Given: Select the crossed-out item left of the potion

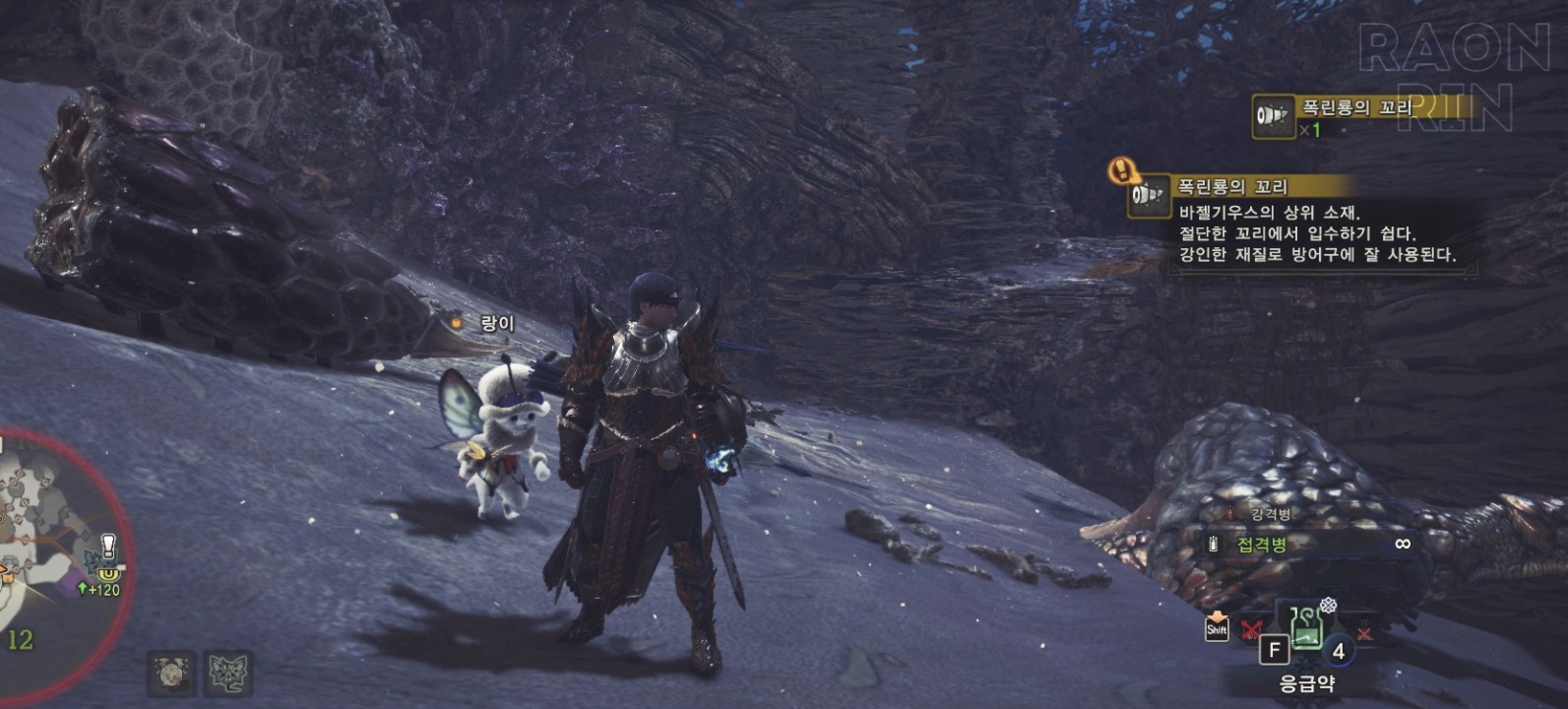Looking at the screenshot, I should [1251, 630].
